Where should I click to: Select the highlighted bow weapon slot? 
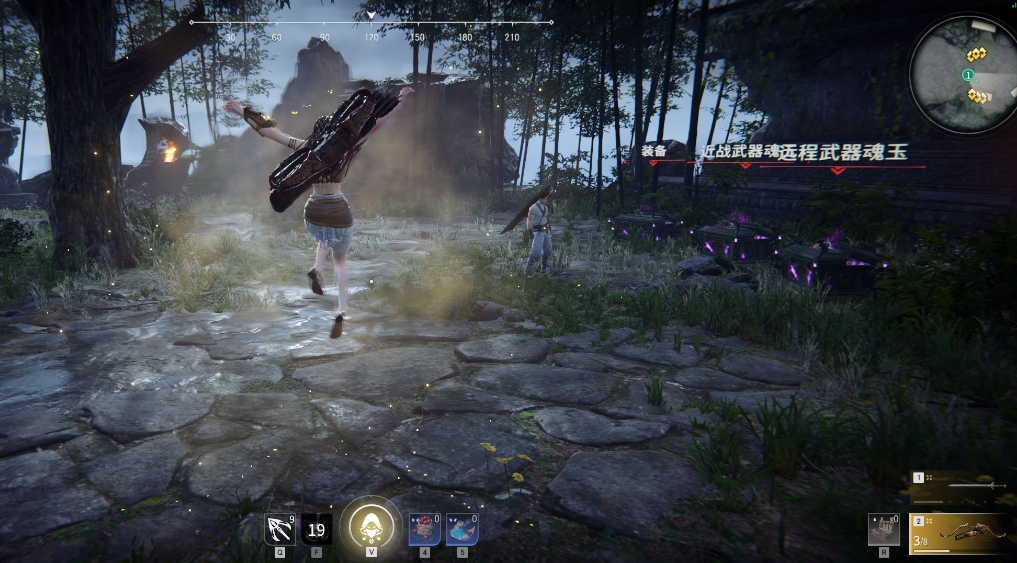(962, 533)
